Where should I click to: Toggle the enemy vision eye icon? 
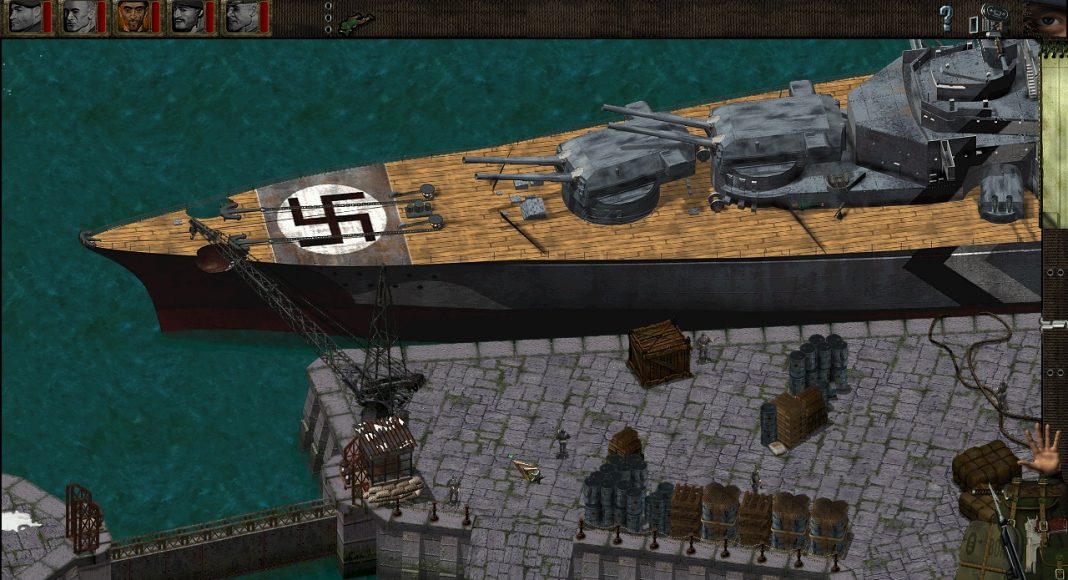click(x=1049, y=20)
